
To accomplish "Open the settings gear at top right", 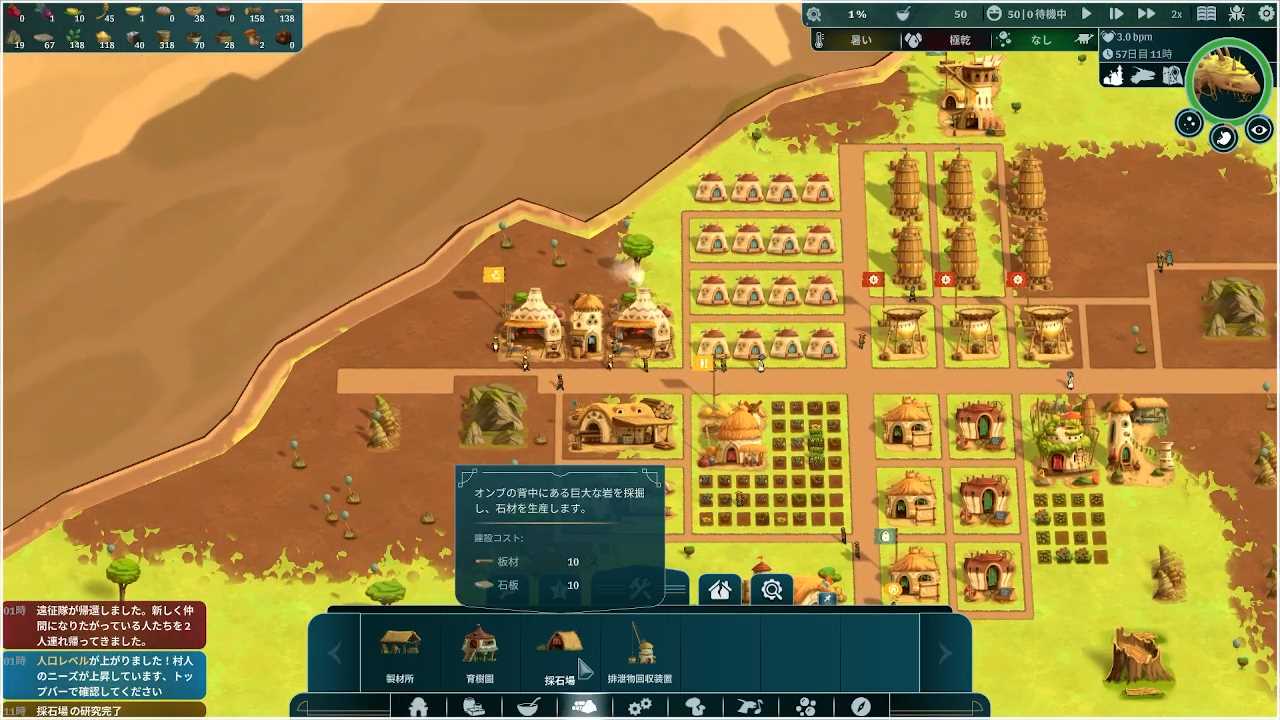I will (1266, 14).
